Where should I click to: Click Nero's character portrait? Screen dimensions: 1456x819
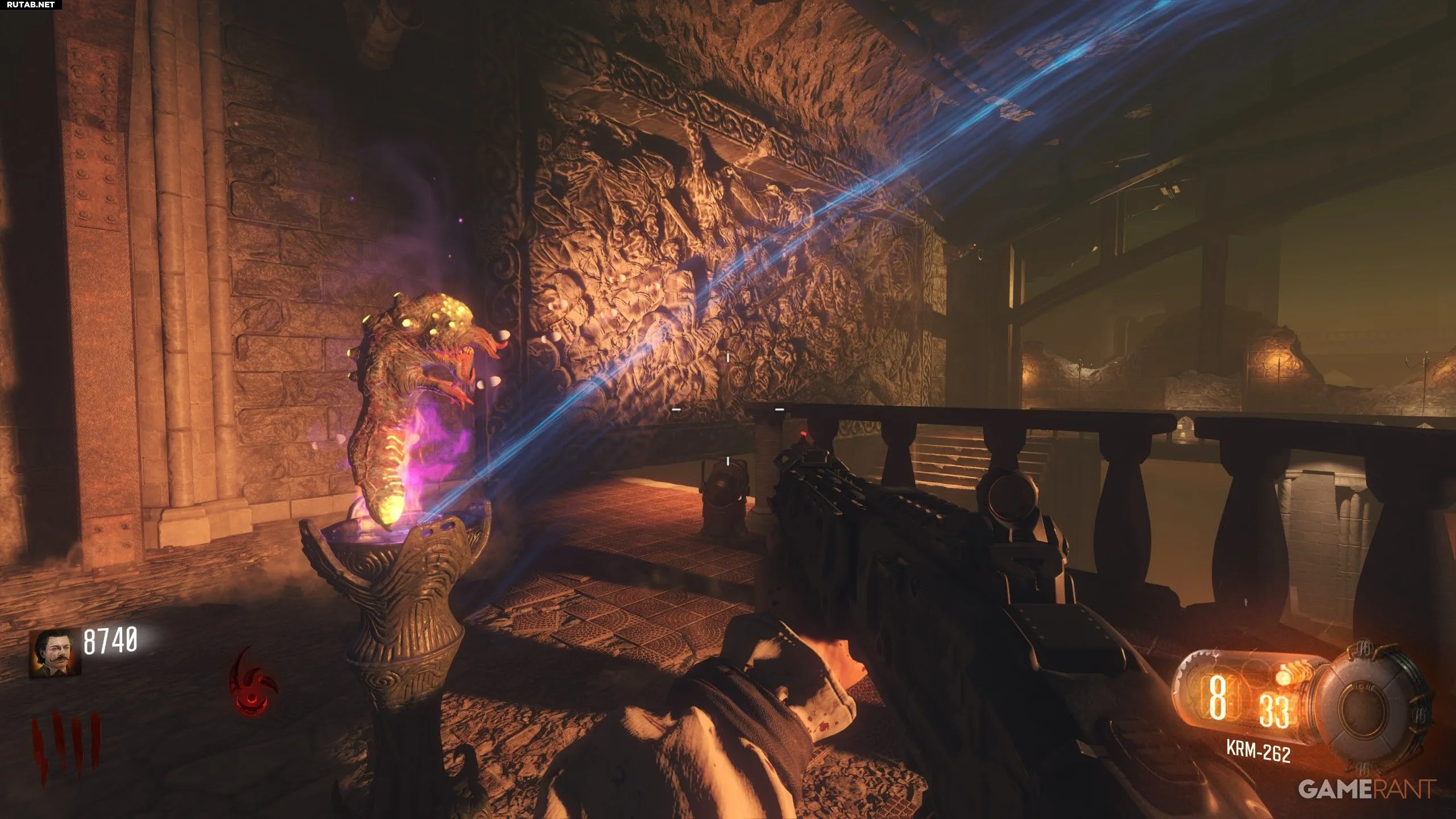pos(55,653)
